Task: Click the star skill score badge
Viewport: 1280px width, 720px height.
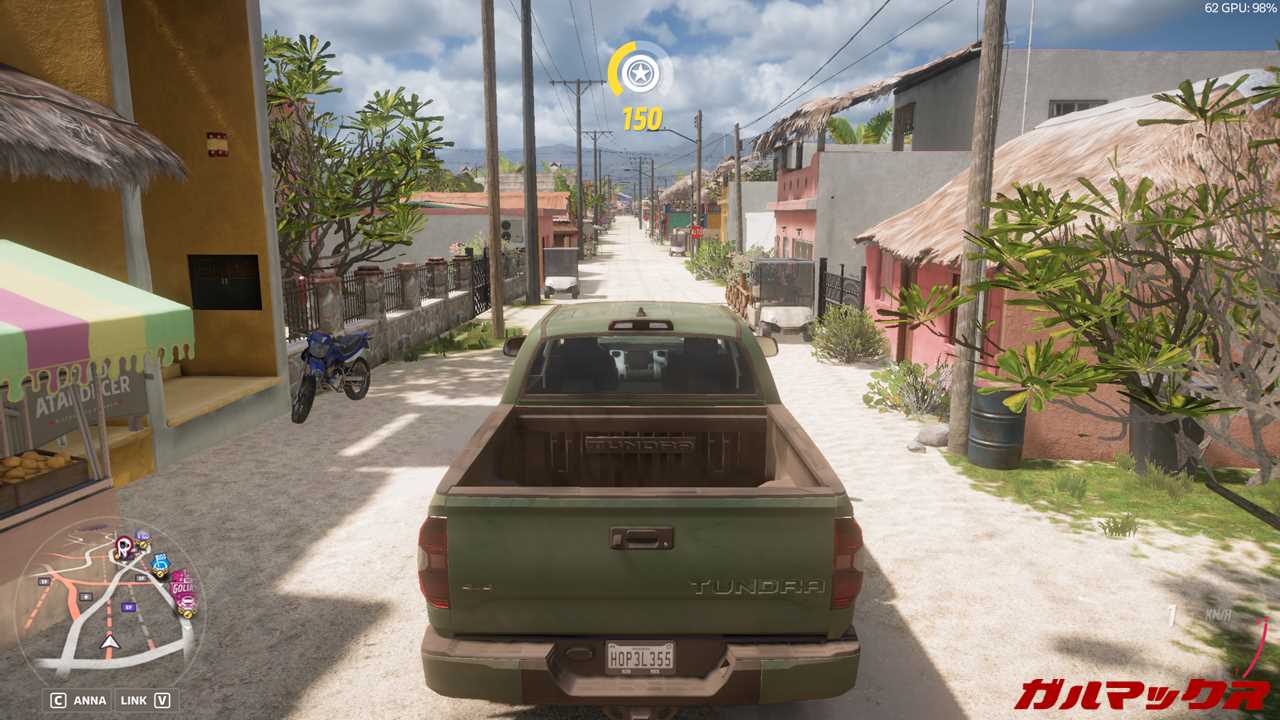Action: point(640,71)
